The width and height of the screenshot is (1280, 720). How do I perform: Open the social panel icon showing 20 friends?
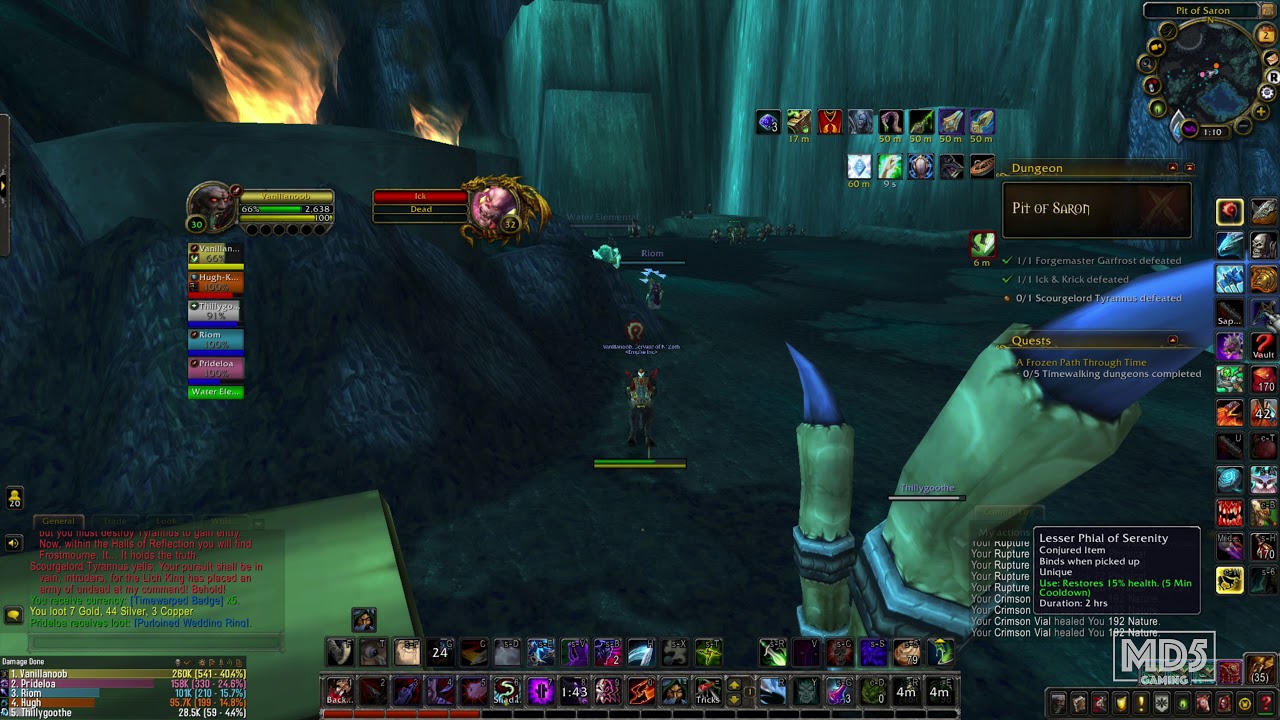(x=13, y=497)
